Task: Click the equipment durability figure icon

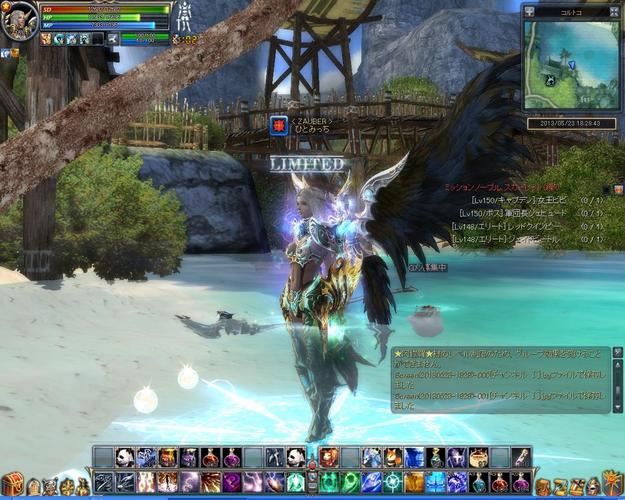Action: click(x=184, y=15)
